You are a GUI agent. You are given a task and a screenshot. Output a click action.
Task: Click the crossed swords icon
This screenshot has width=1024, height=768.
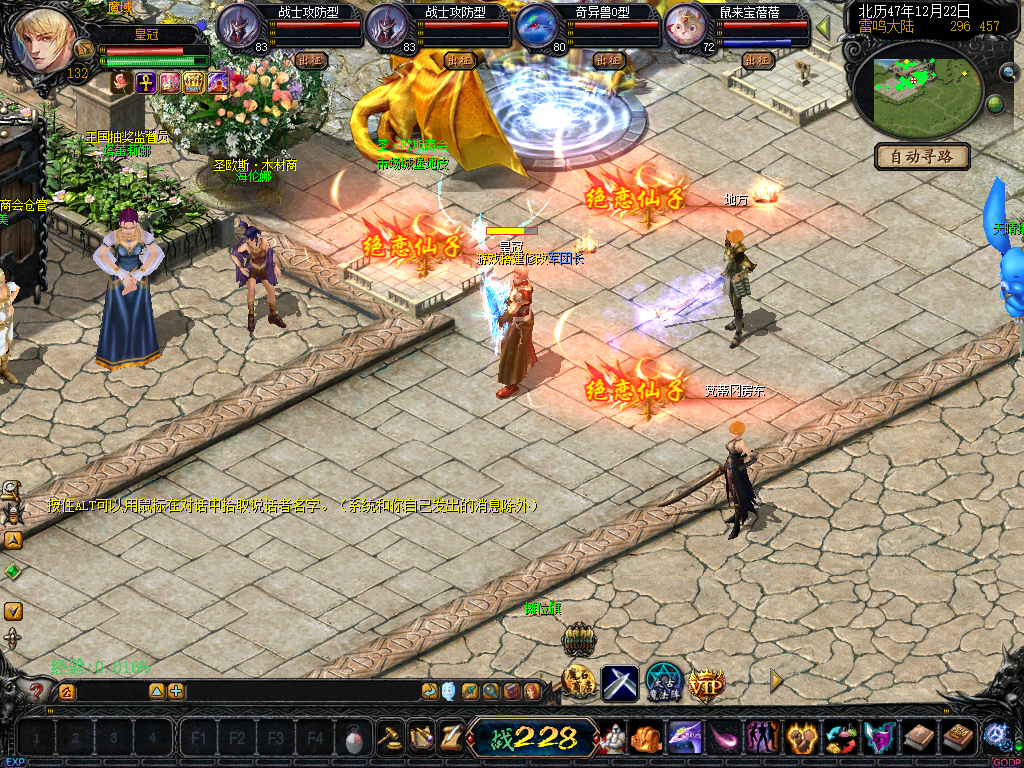[x=620, y=684]
